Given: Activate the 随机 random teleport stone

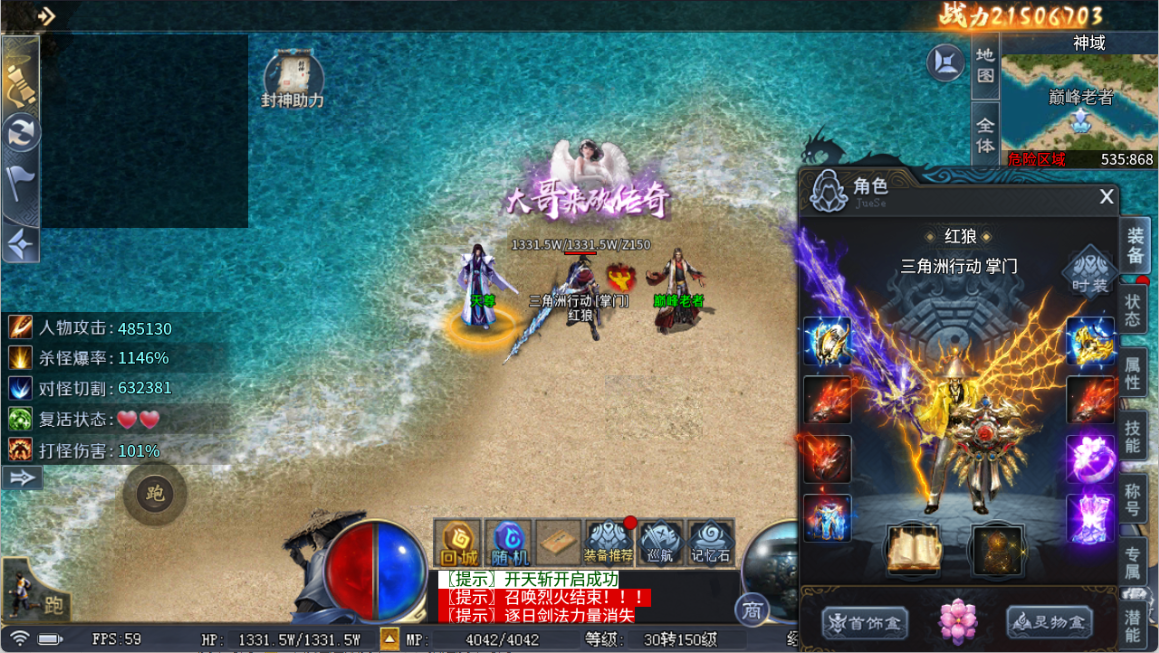Looking at the screenshot, I should [509, 544].
